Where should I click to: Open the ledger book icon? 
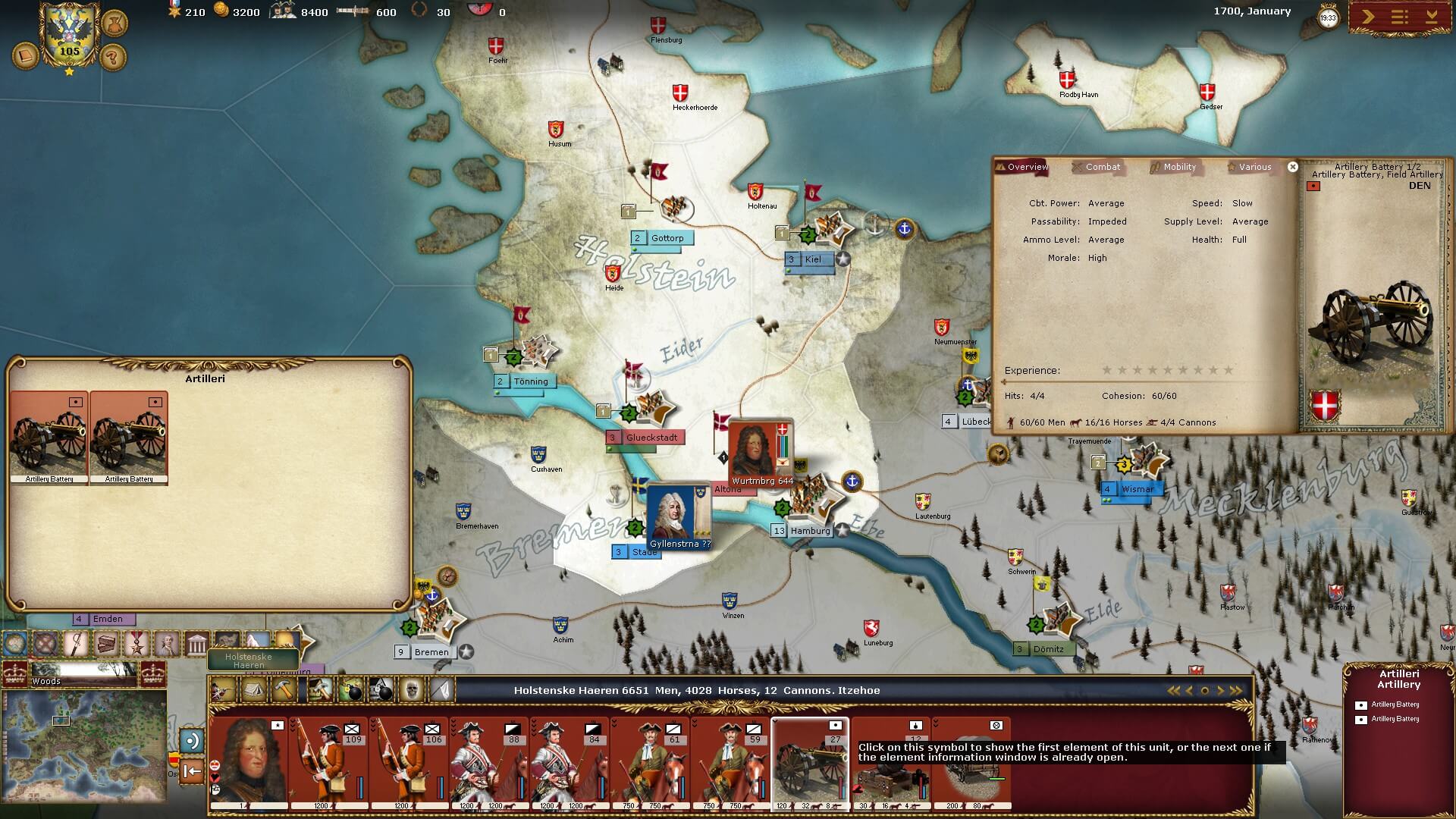25,57
